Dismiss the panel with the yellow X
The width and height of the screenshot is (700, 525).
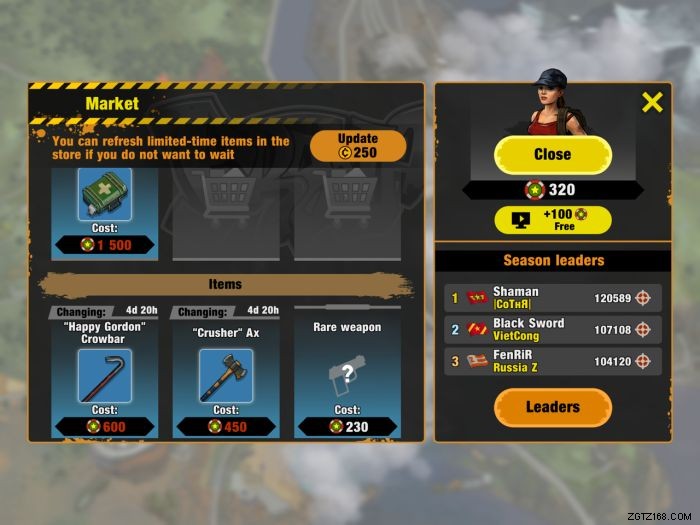652,102
